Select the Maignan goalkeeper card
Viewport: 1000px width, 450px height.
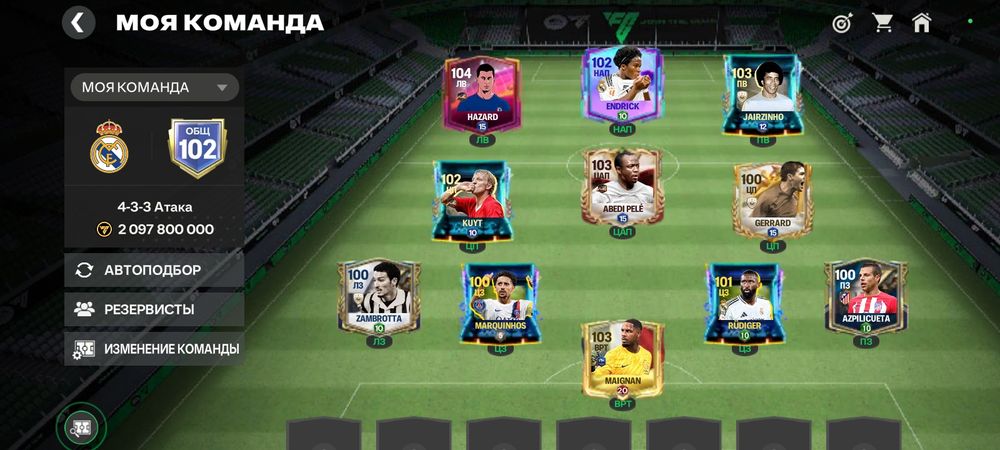point(622,358)
